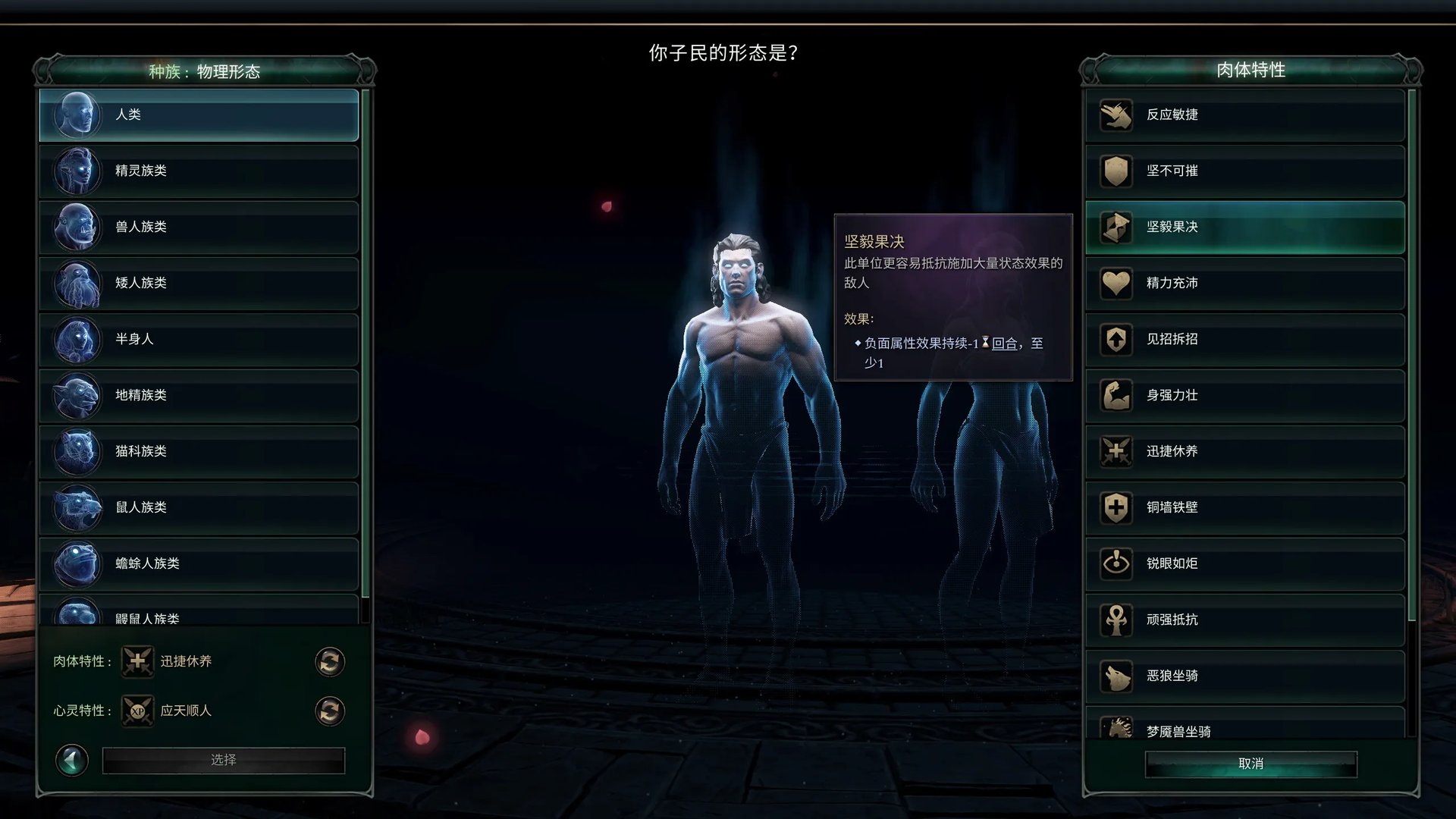The height and width of the screenshot is (819, 1456).
Task: Reroll the 肉体特性 with the cycle icon
Action: tap(329, 661)
